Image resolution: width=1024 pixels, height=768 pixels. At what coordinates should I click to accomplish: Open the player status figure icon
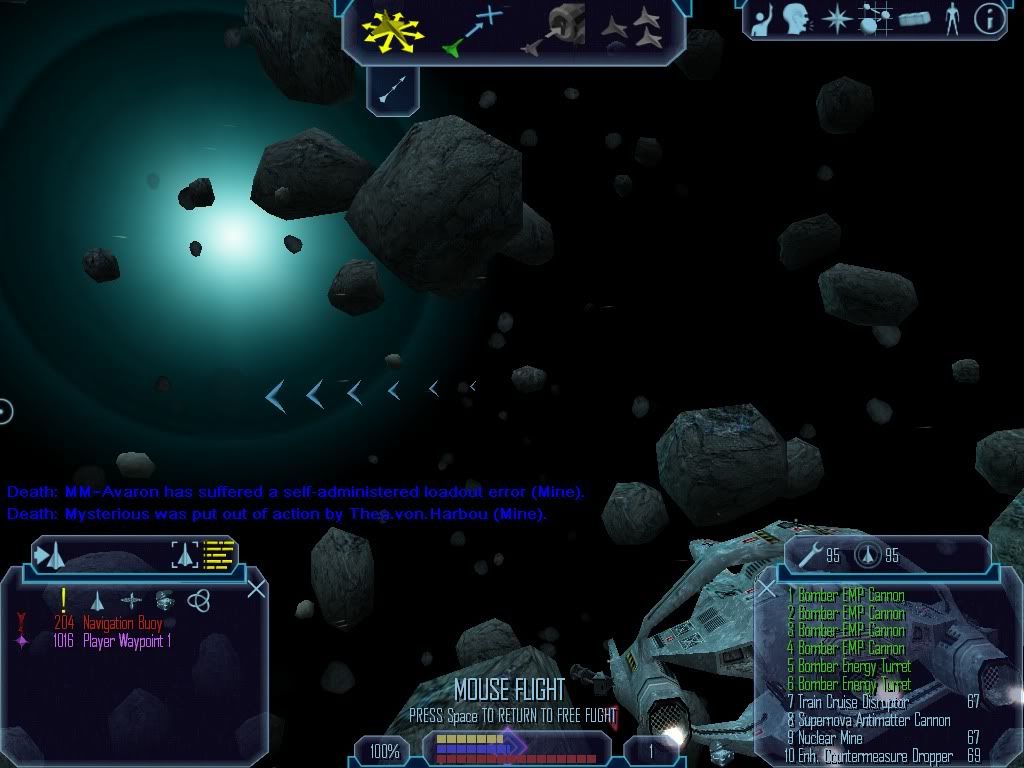pos(951,19)
